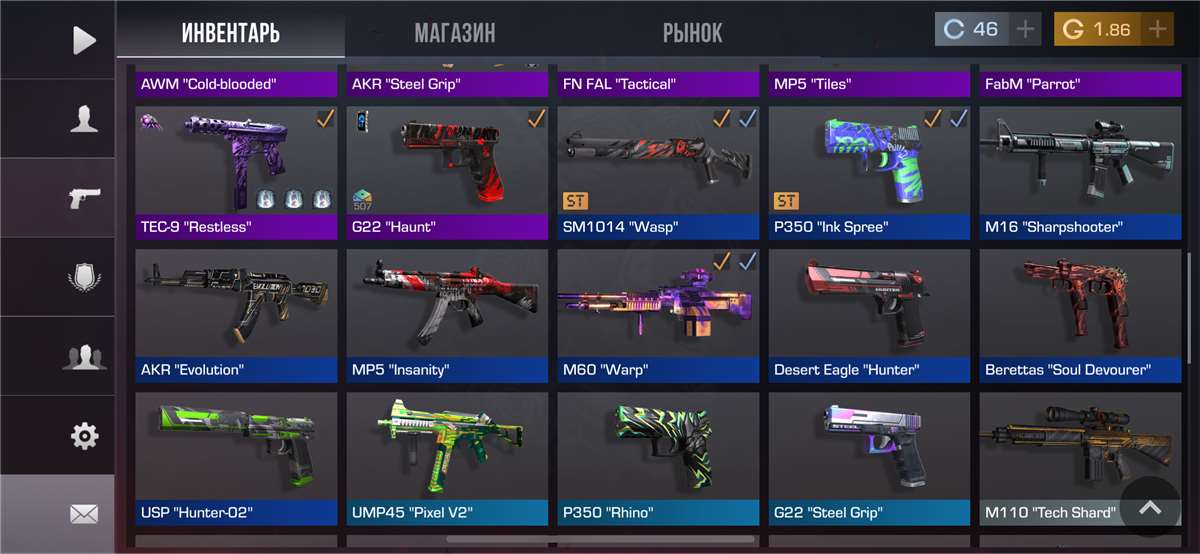
Task: Switch to the Магазин tab
Action: pos(455,33)
